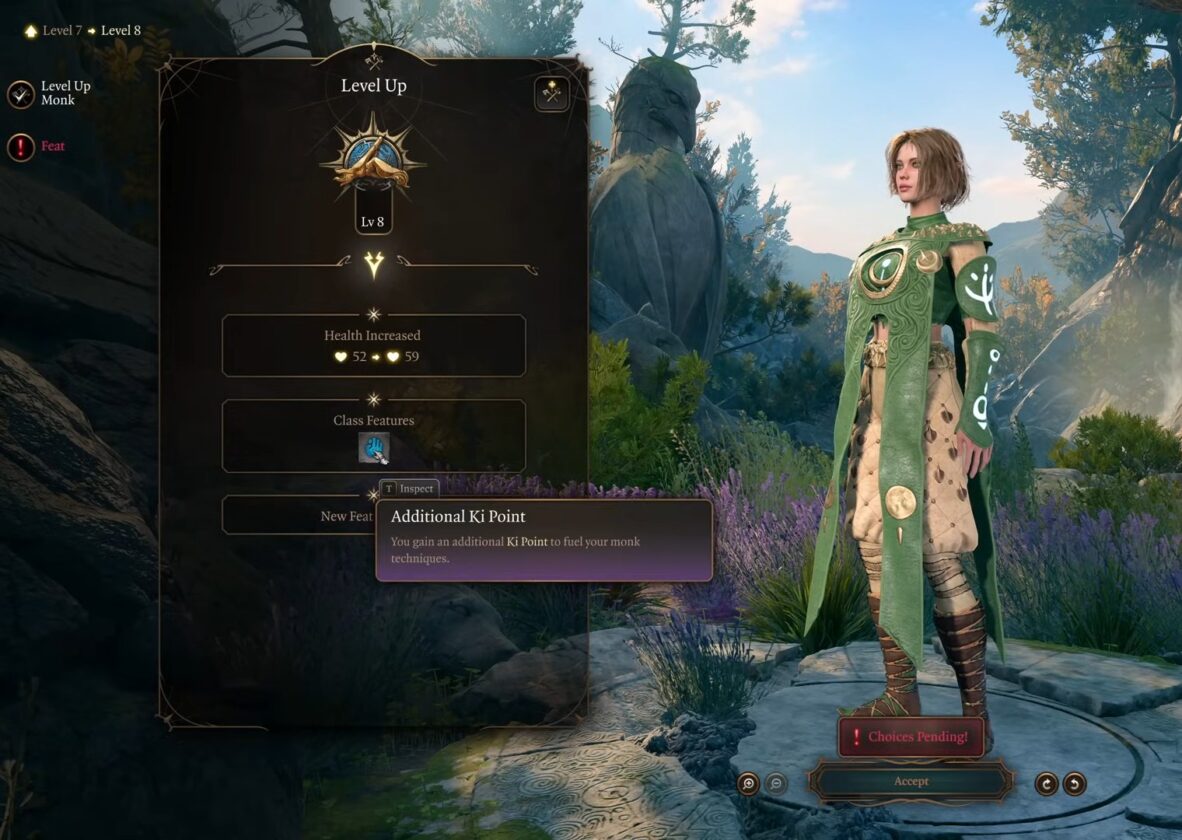Zoom in on the character preview
The image size is (1182, 840).
click(x=748, y=783)
